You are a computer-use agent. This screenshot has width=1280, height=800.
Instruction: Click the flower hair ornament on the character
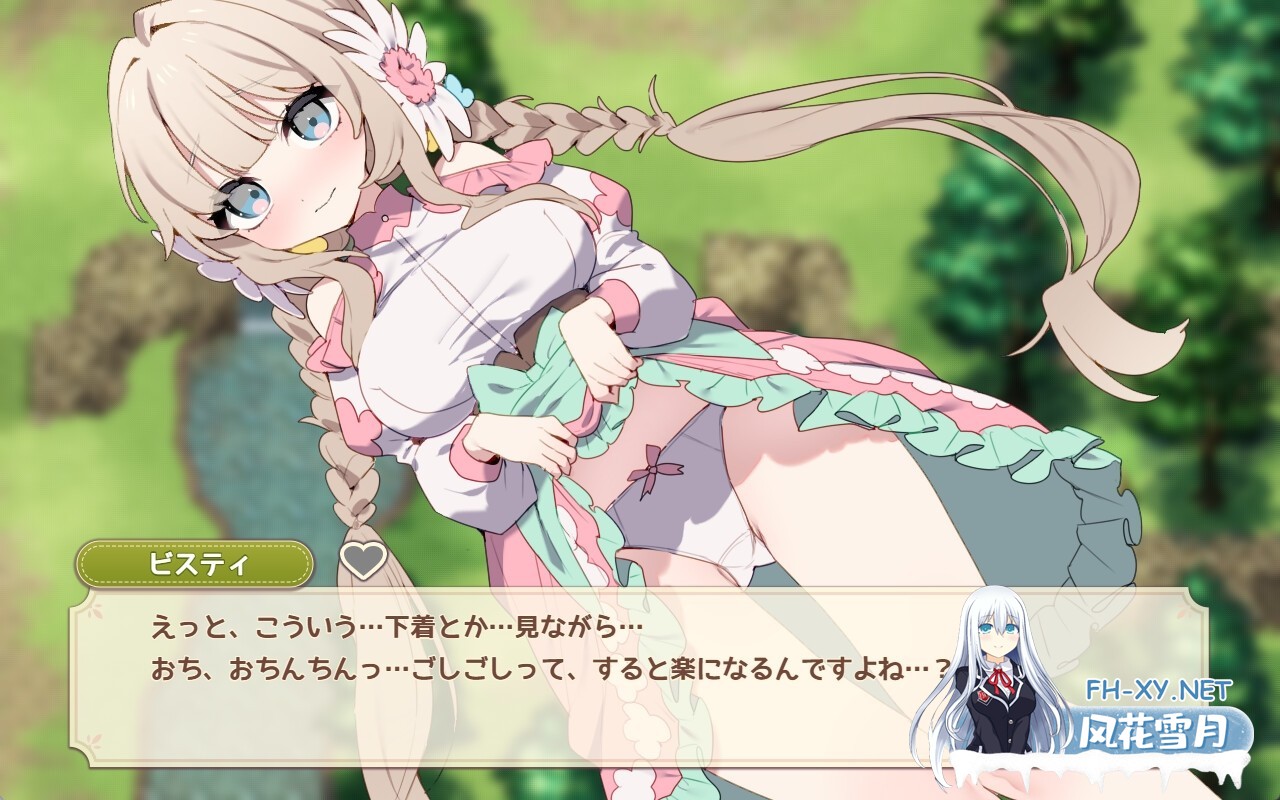coord(410,75)
